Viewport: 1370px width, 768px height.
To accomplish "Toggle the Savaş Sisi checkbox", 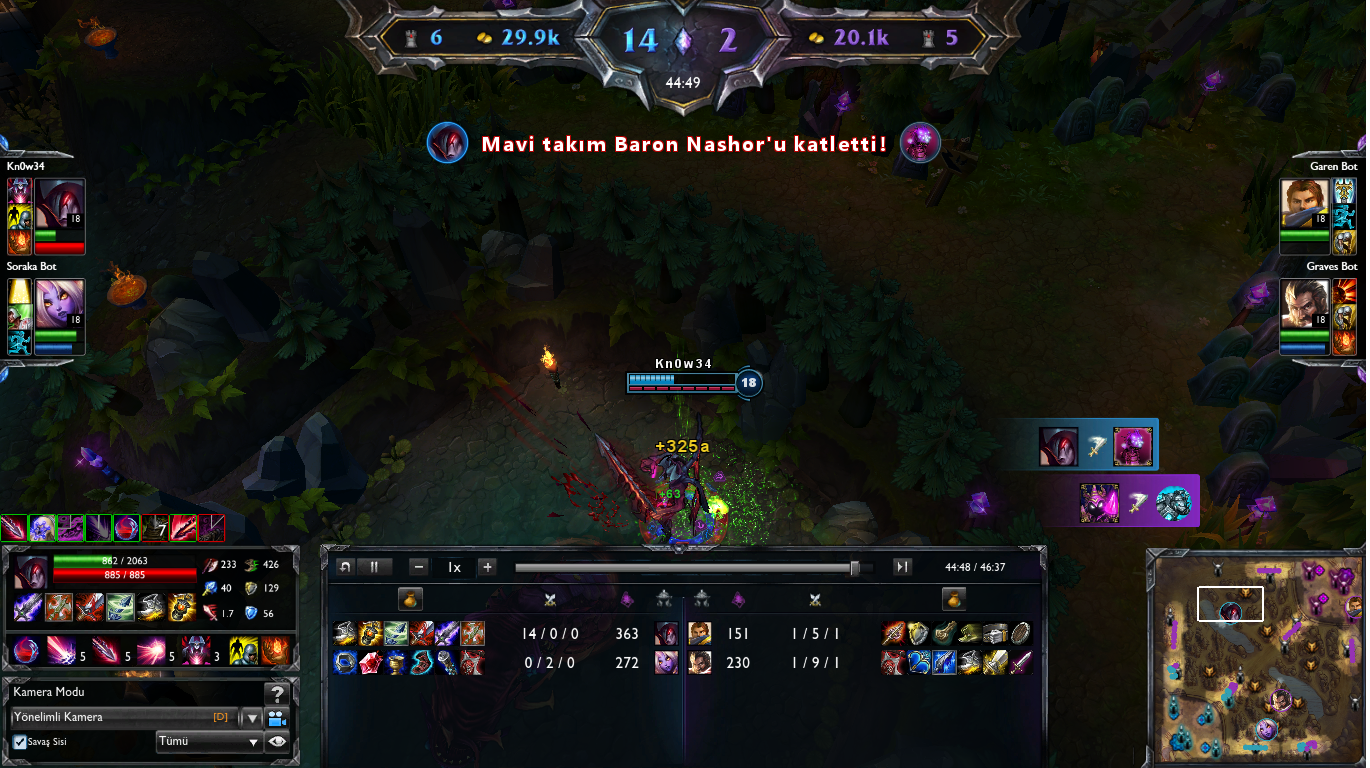I will (20, 742).
